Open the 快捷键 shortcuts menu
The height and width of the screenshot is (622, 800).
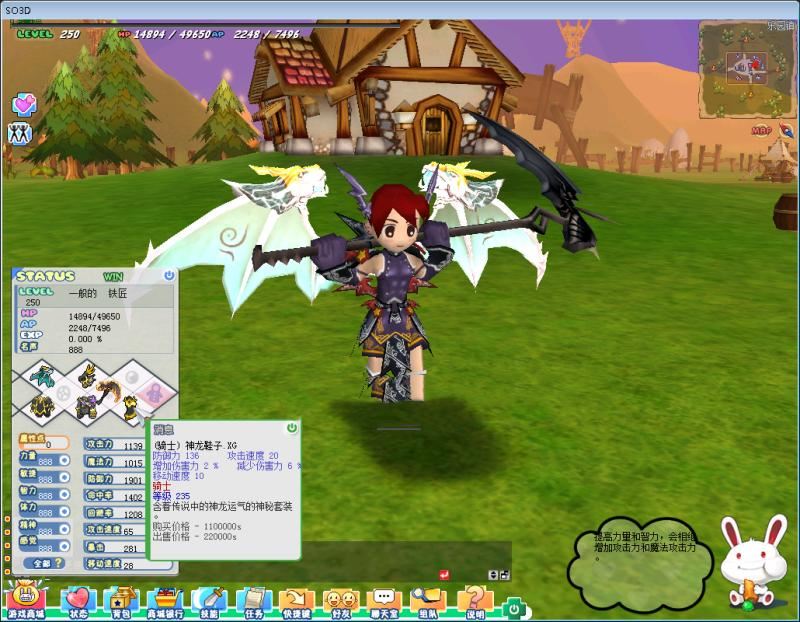(296, 601)
